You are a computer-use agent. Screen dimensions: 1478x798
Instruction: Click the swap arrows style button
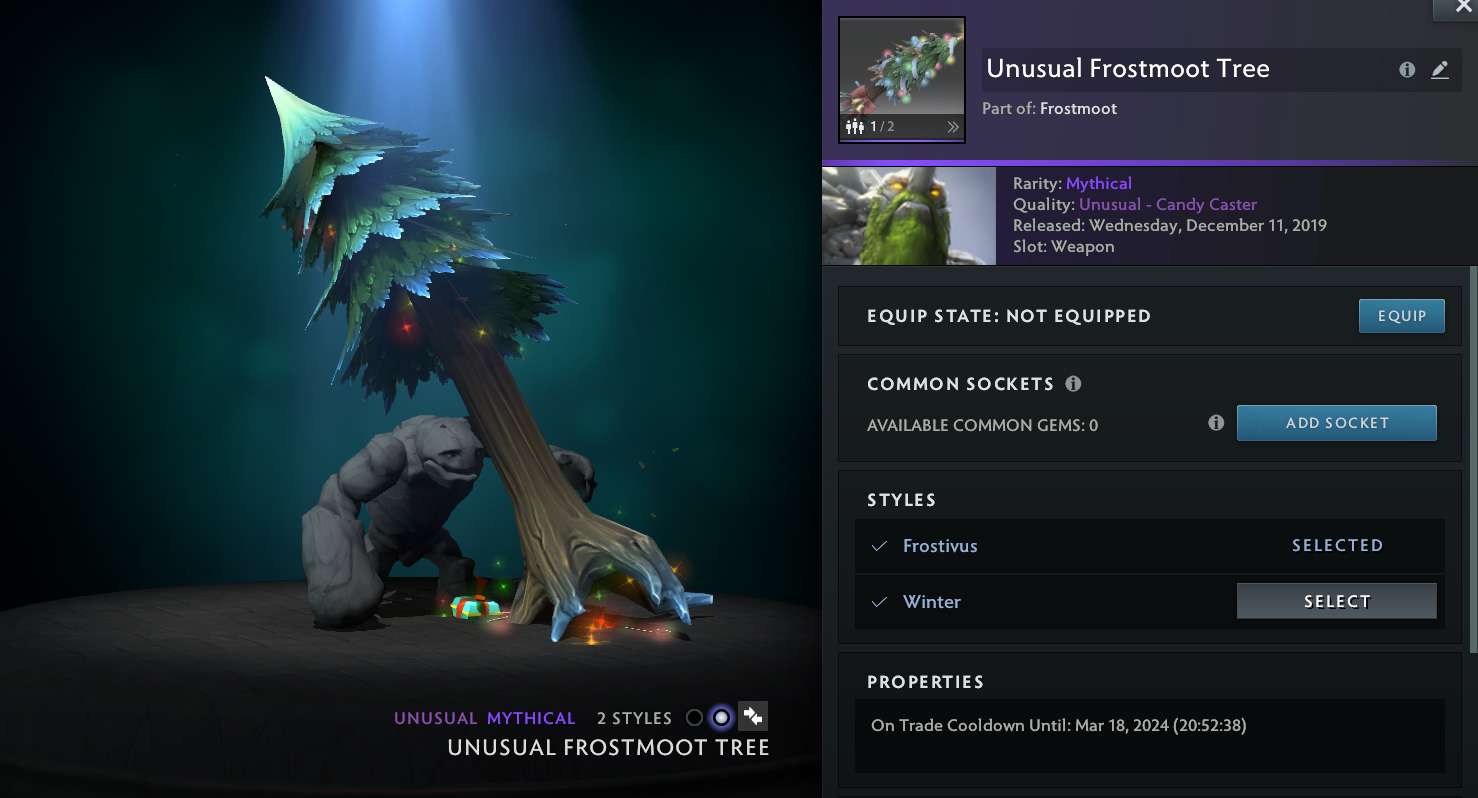point(753,717)
